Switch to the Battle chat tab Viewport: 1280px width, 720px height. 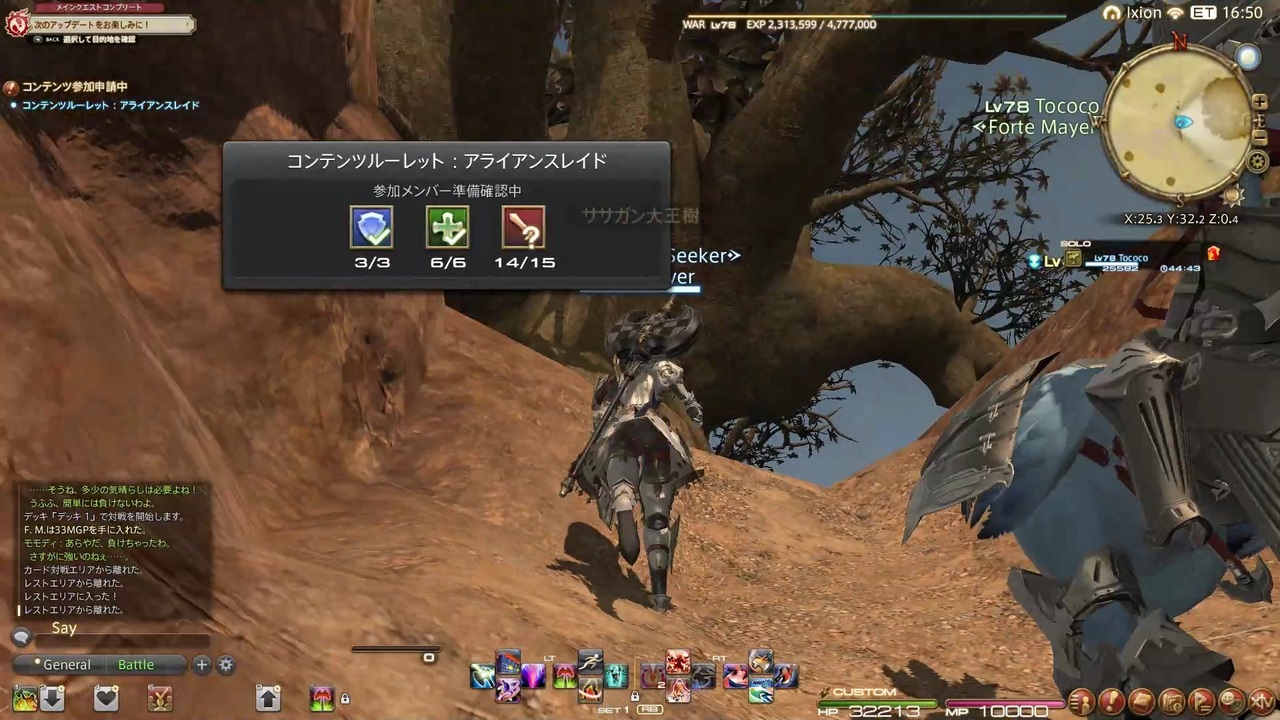pyautogui.click(x=136, y=664)
